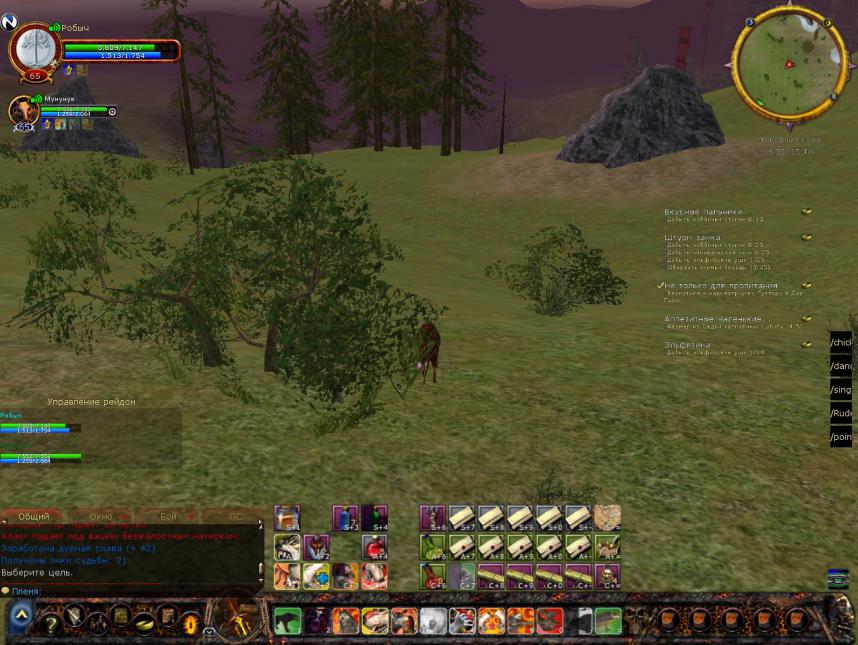Select party member Мунунук's portrait
This screenshot has width=858, height=645.
[24, 111]
